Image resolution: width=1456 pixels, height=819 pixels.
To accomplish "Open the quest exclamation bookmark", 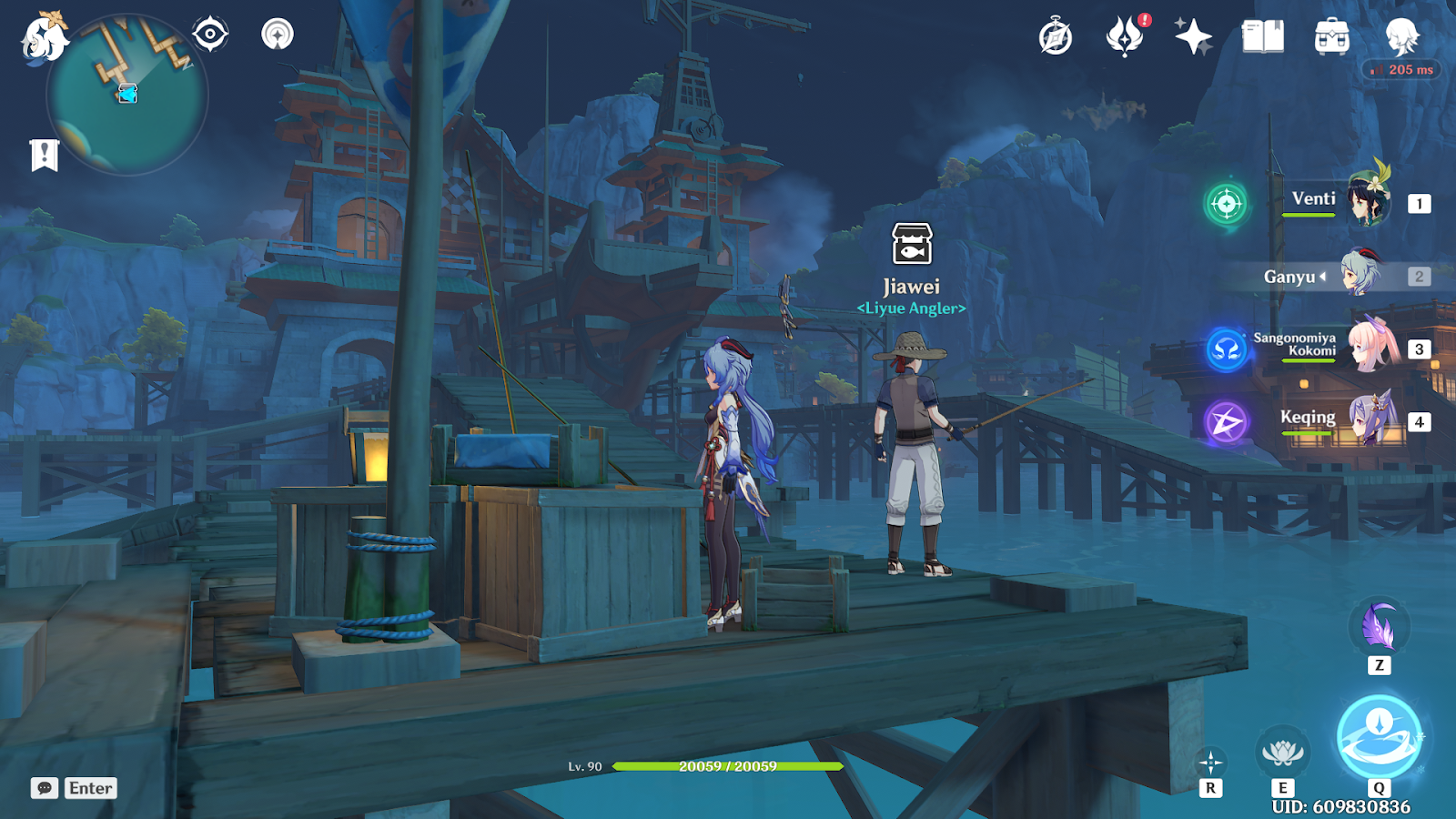I will (x=44, y=155).
